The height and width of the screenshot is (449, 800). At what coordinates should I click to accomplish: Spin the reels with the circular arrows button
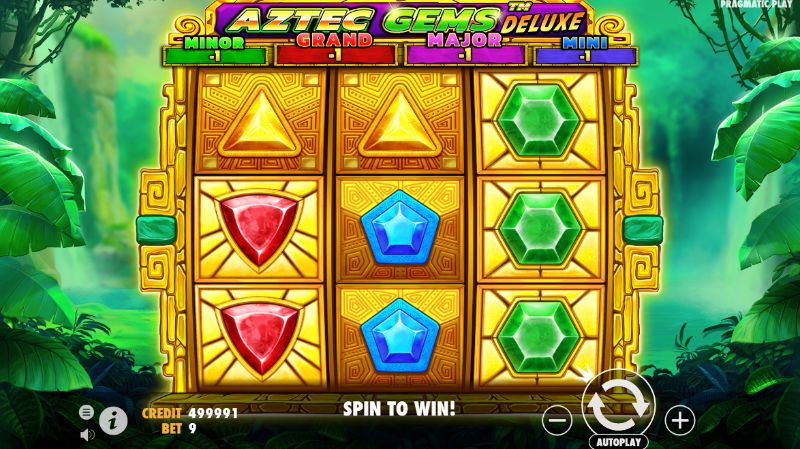point(617,404)
